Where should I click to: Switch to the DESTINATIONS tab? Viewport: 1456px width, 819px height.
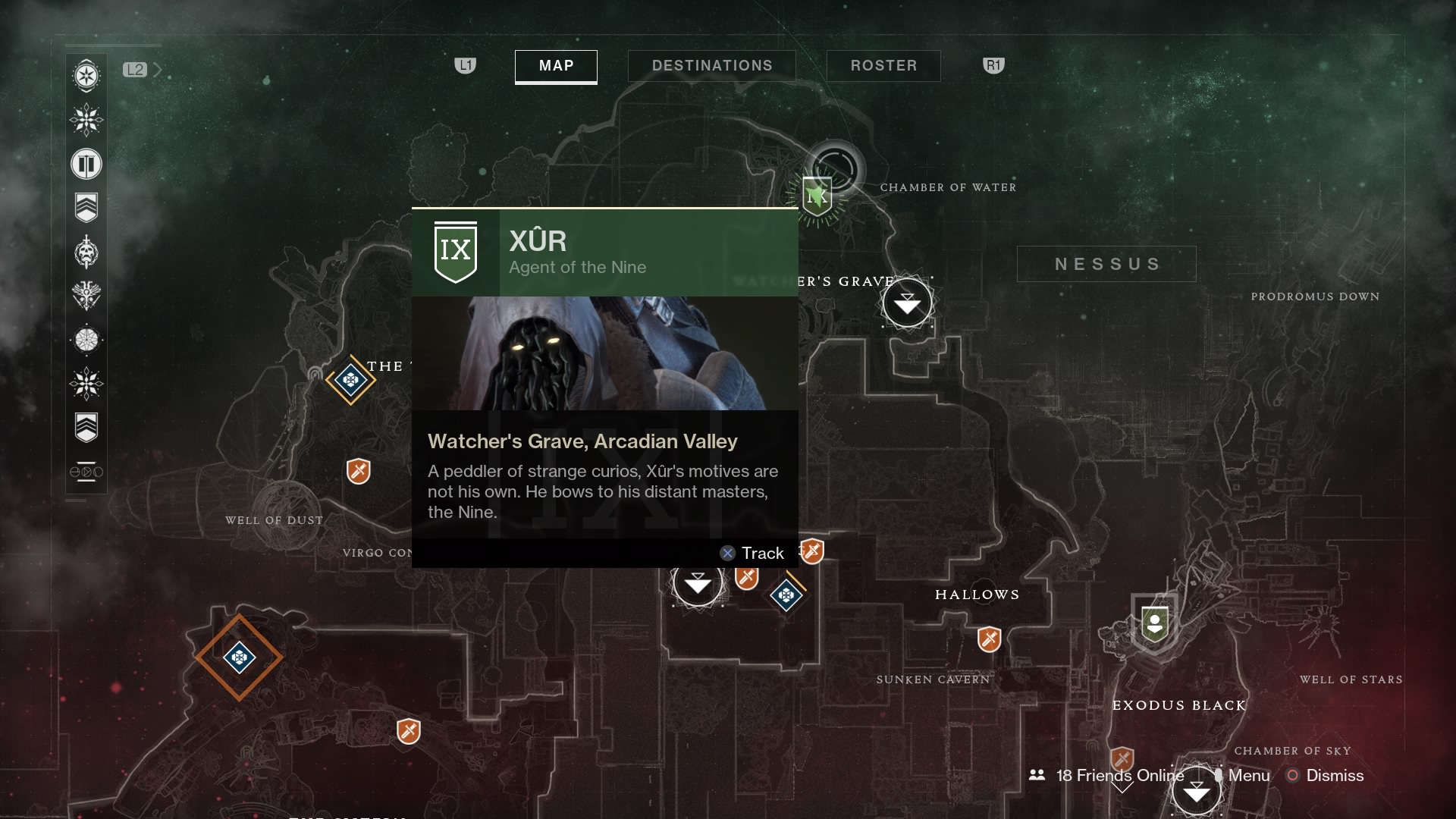tap(711, 65)
